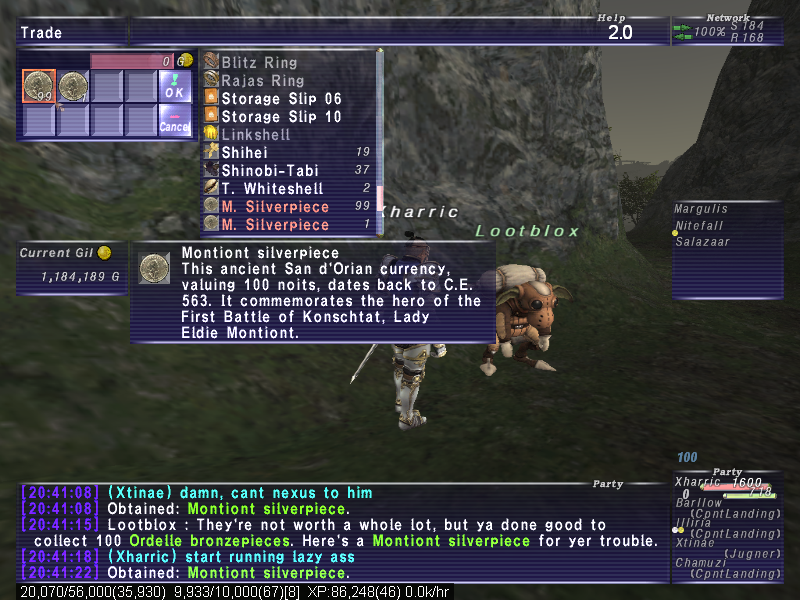The image size is (800, 600).
Task: Select the M. Silverpiece row with 99
Action: coord(275,207)
